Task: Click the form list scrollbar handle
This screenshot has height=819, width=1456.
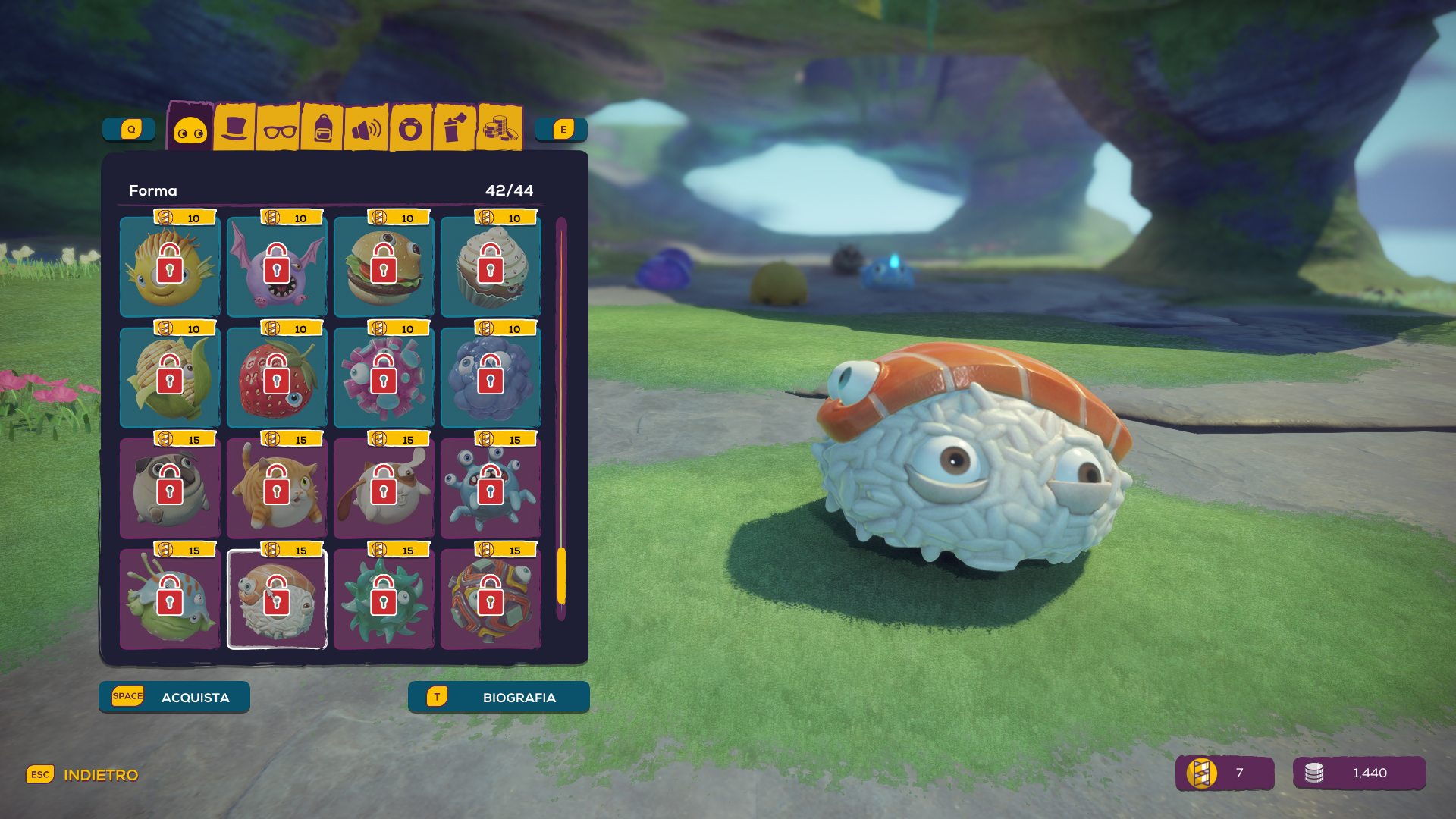Action: pyautogui.click(x=561, y=576)
